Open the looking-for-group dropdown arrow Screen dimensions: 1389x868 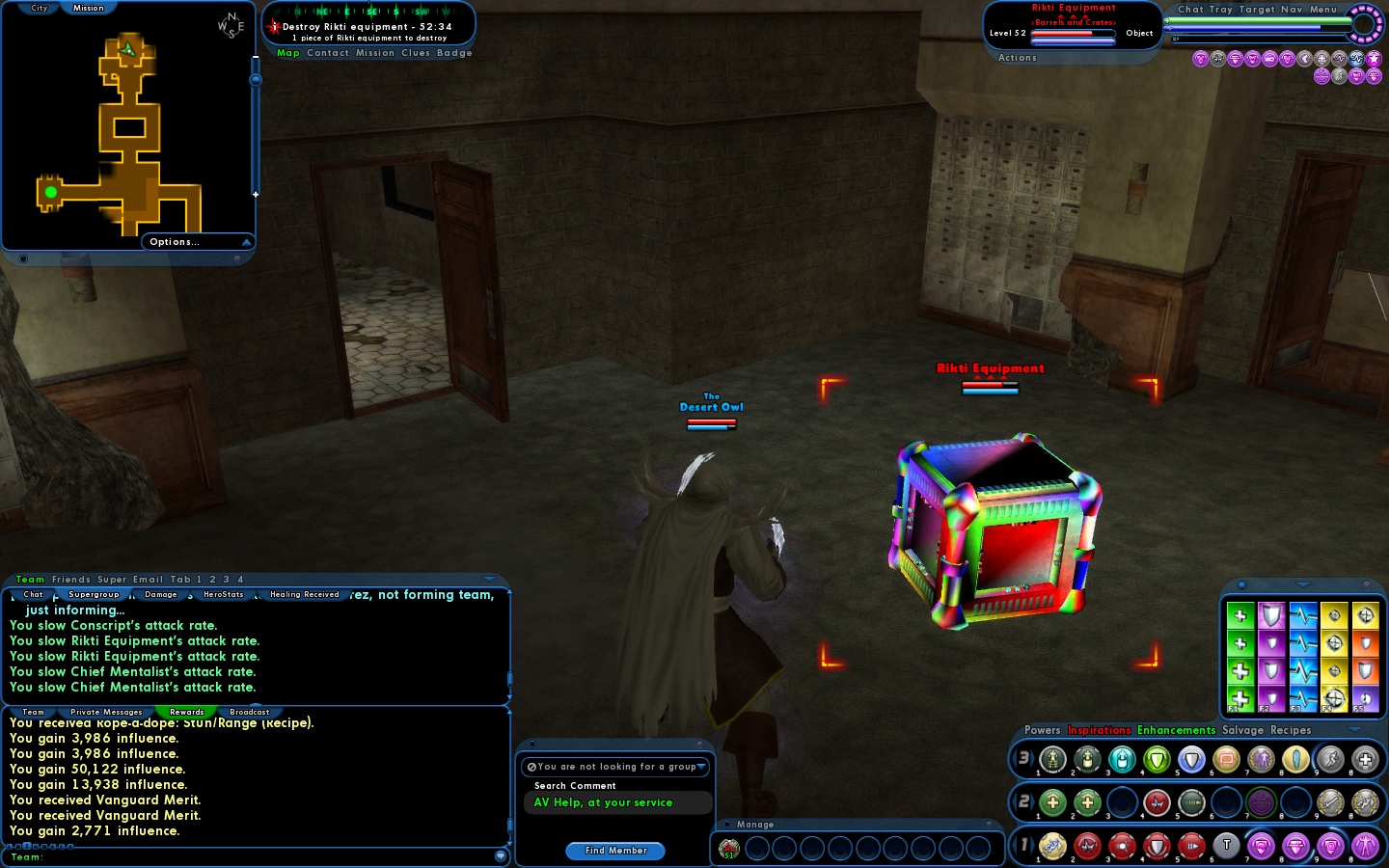point(701,767)
